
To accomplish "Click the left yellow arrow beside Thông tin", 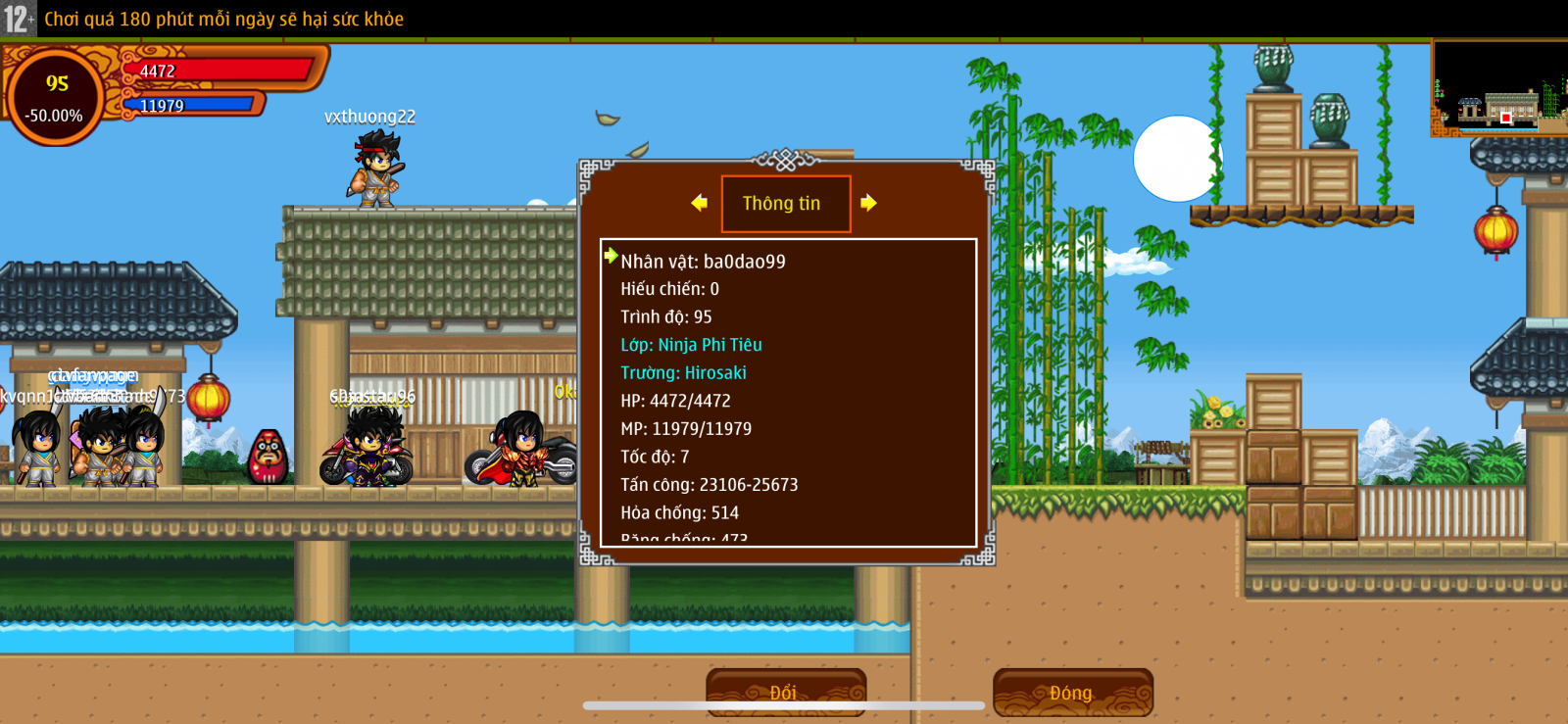I will (x=699, y=203).
